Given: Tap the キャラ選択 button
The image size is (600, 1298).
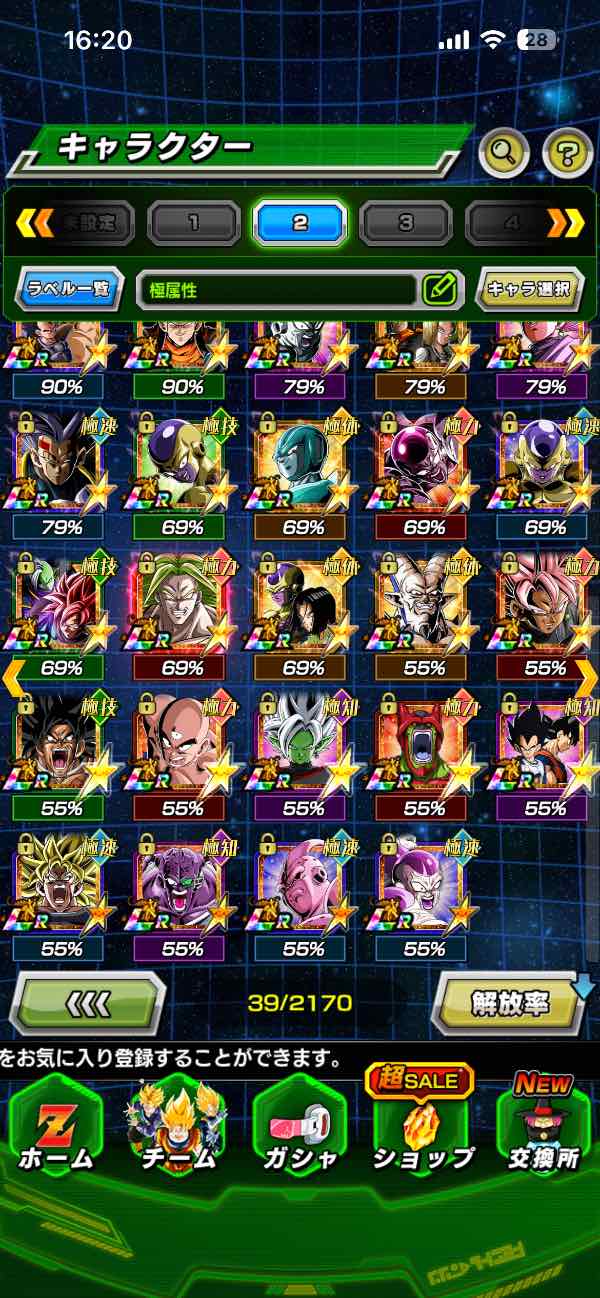Looking at the screenshot, I should [x=529, y=290].
